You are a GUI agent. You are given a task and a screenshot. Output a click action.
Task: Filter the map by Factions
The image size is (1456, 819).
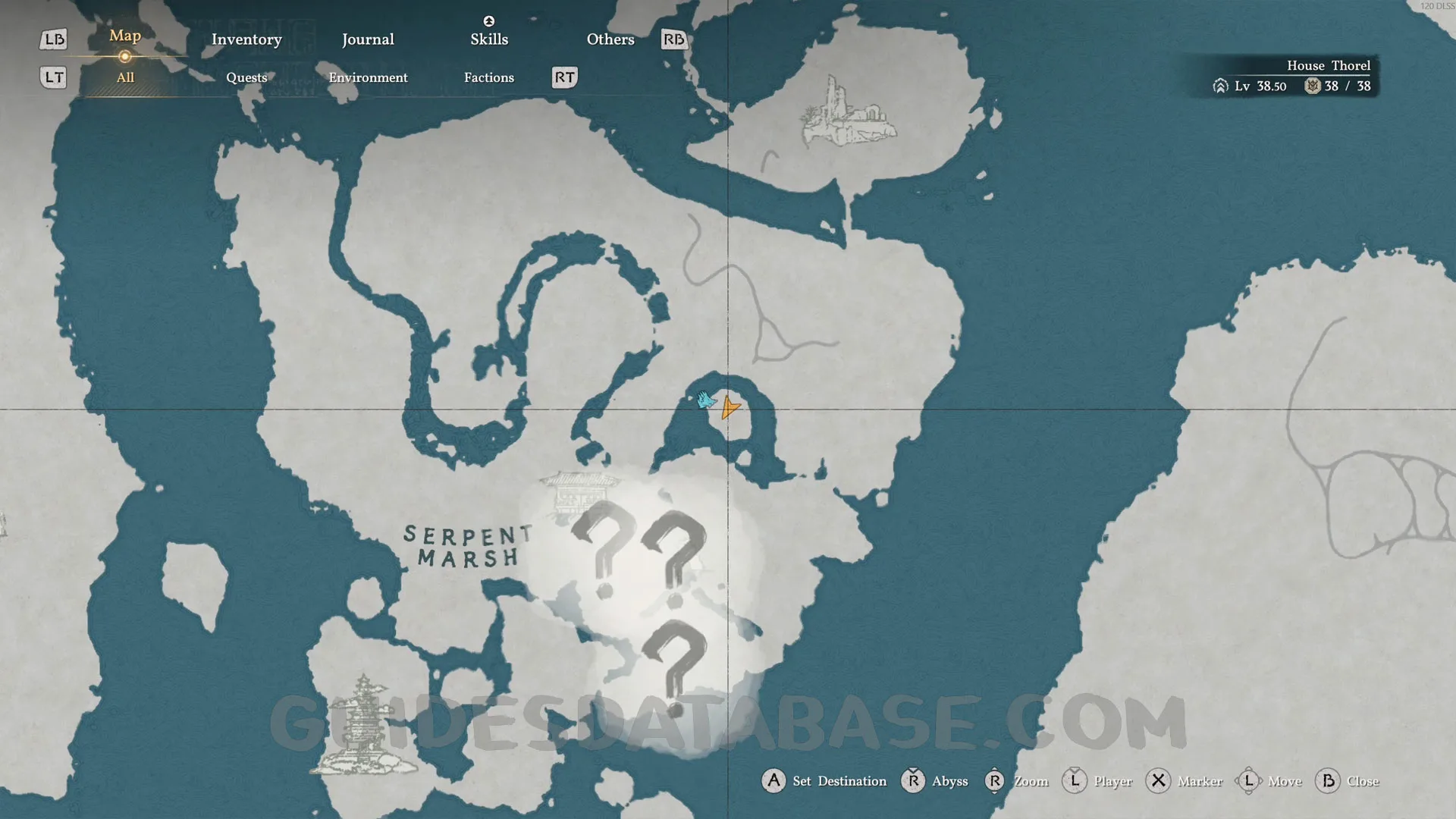pos(489,77)
